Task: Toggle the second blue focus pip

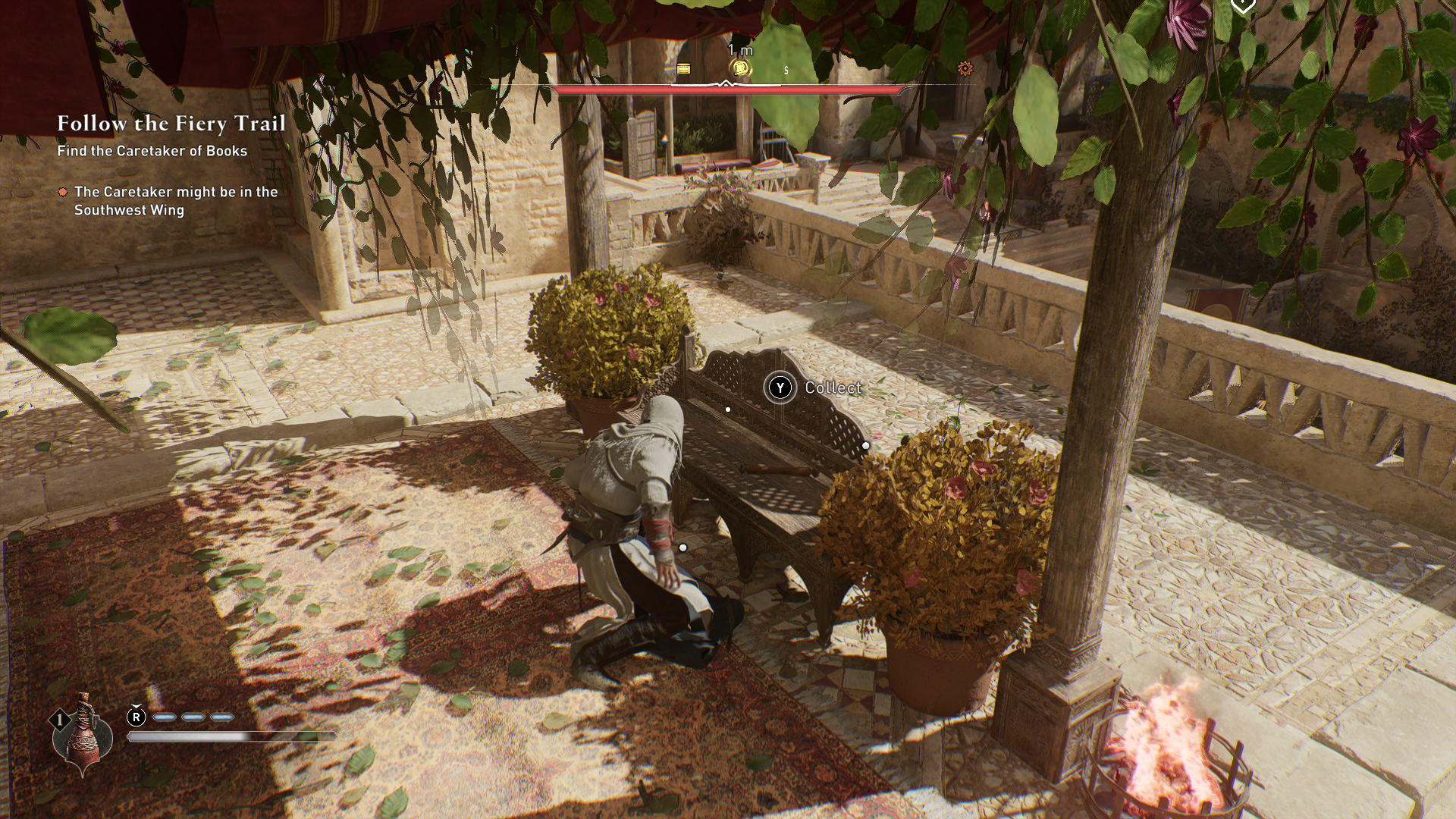Action: coord(192,716)
